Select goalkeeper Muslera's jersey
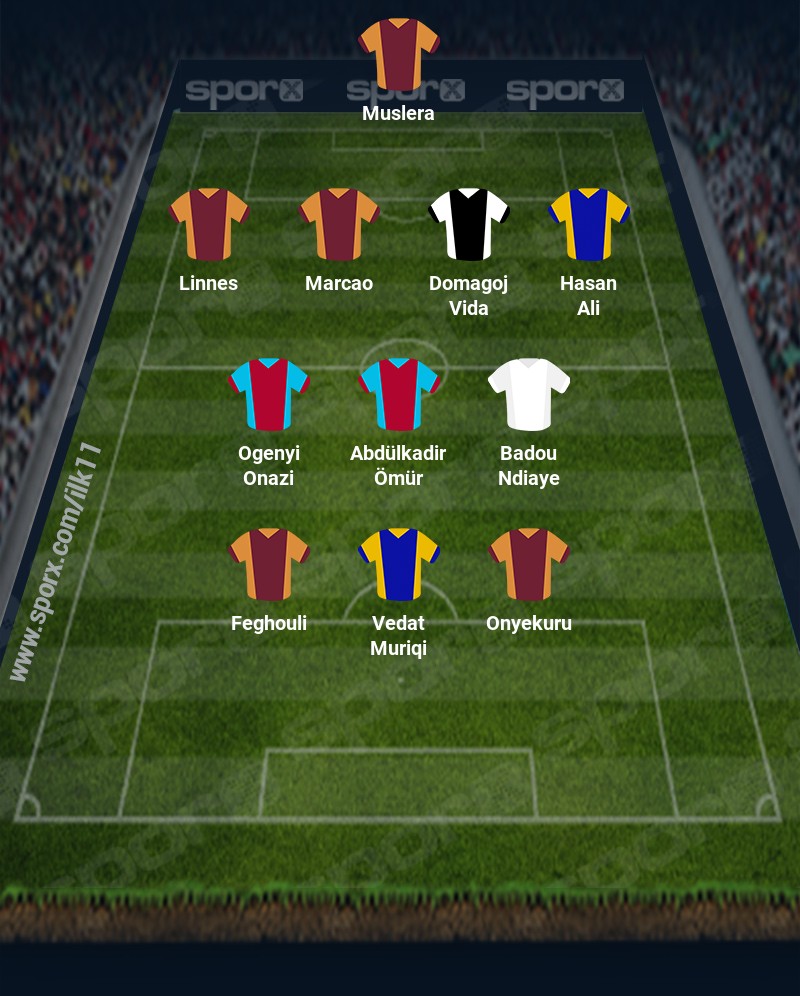The width and height of the screenshot is (800, 996). pos(399,53)
